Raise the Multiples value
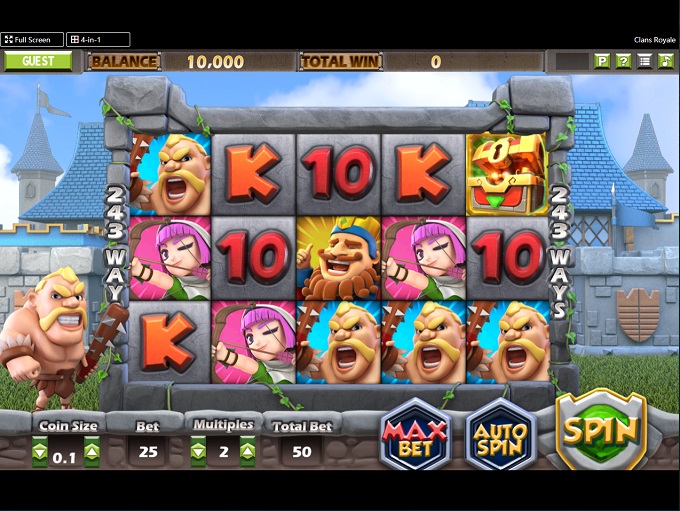This screenshot has width=680, height=511. [x=247, y=452]
